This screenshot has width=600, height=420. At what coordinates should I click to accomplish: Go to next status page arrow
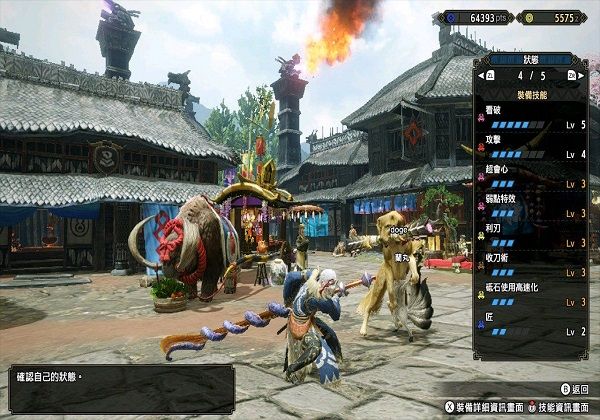tap(571, 75)
